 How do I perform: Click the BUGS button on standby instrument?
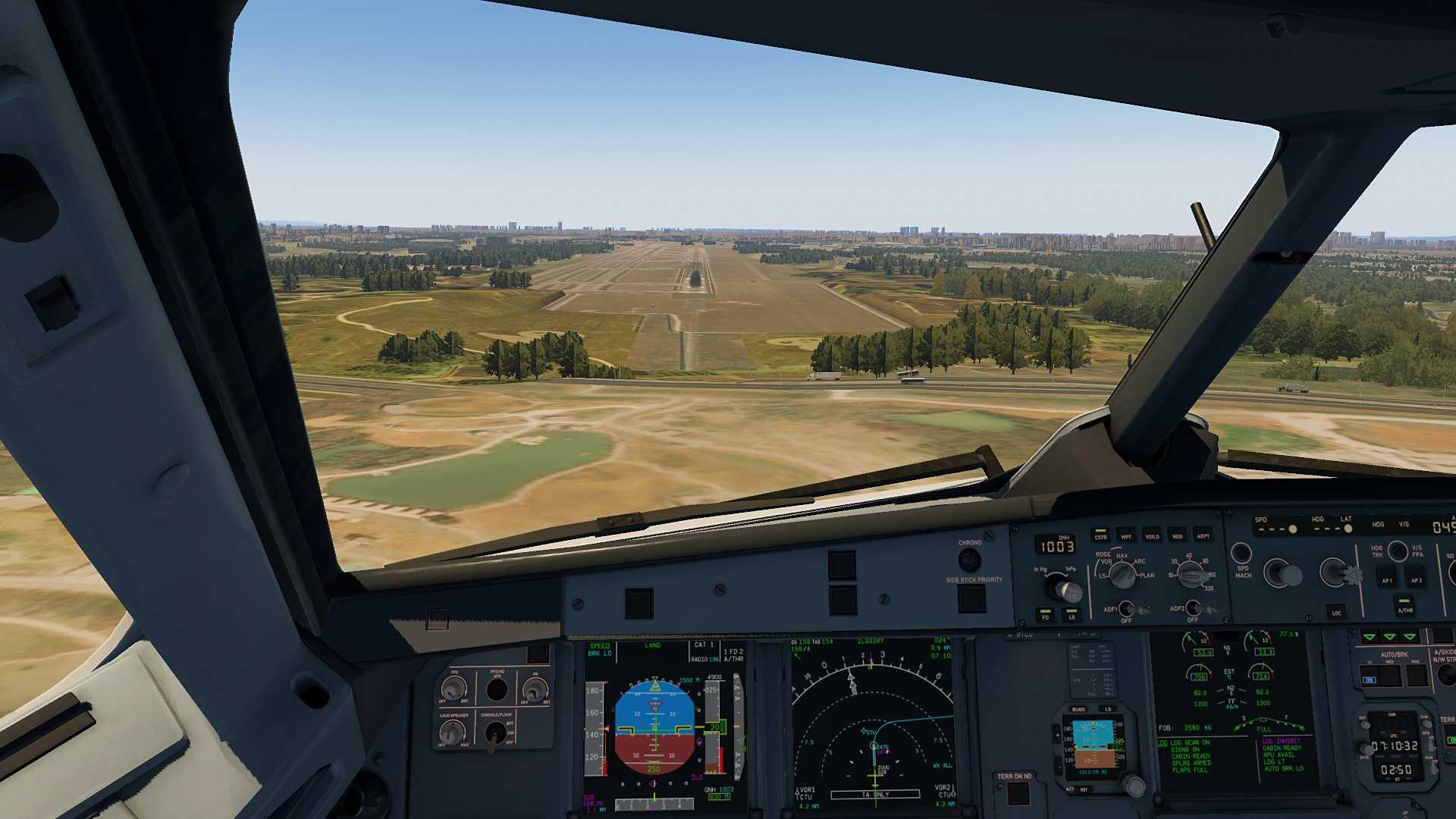[x=1078, y=710]
